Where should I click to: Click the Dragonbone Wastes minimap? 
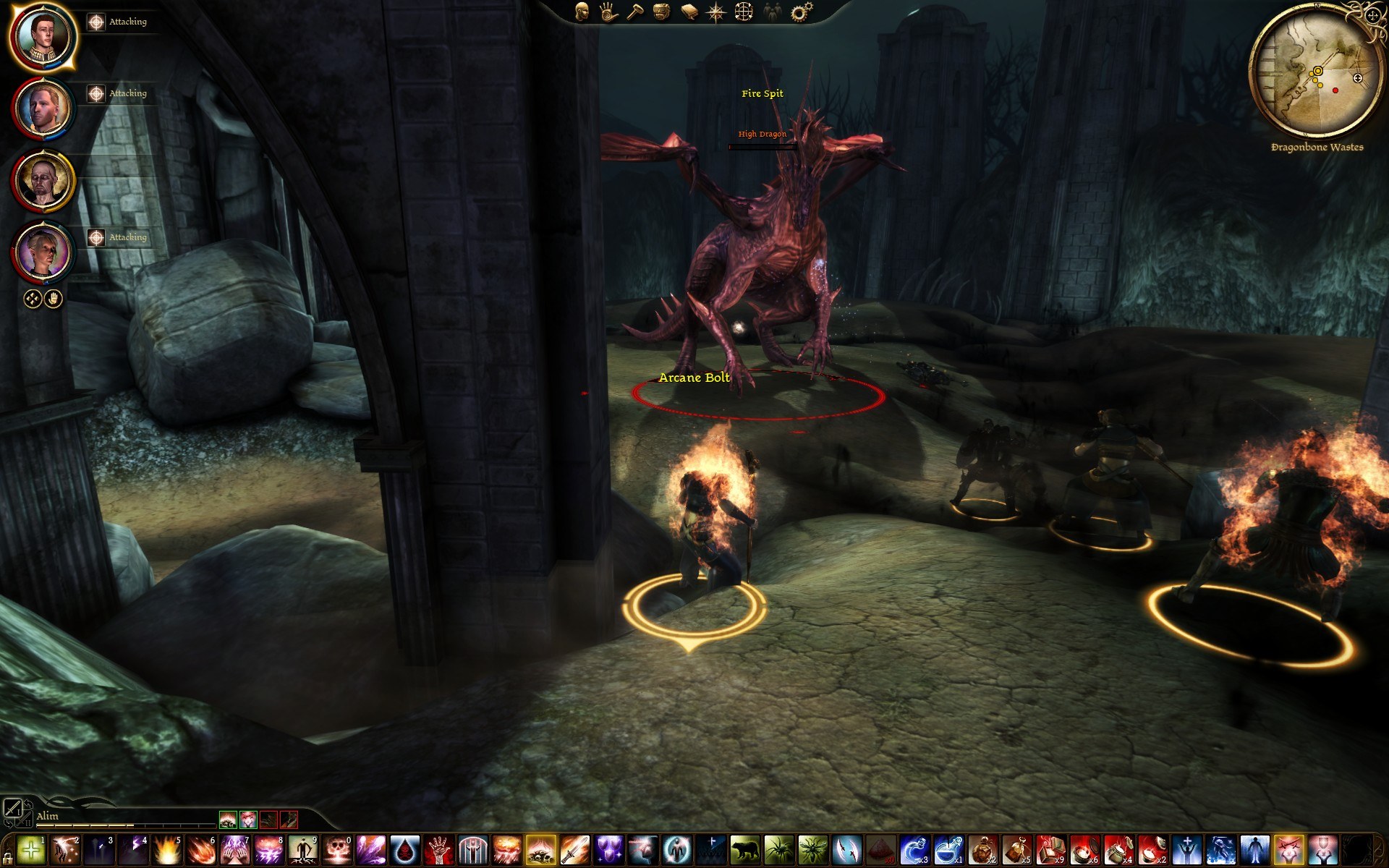point(1316,72)
